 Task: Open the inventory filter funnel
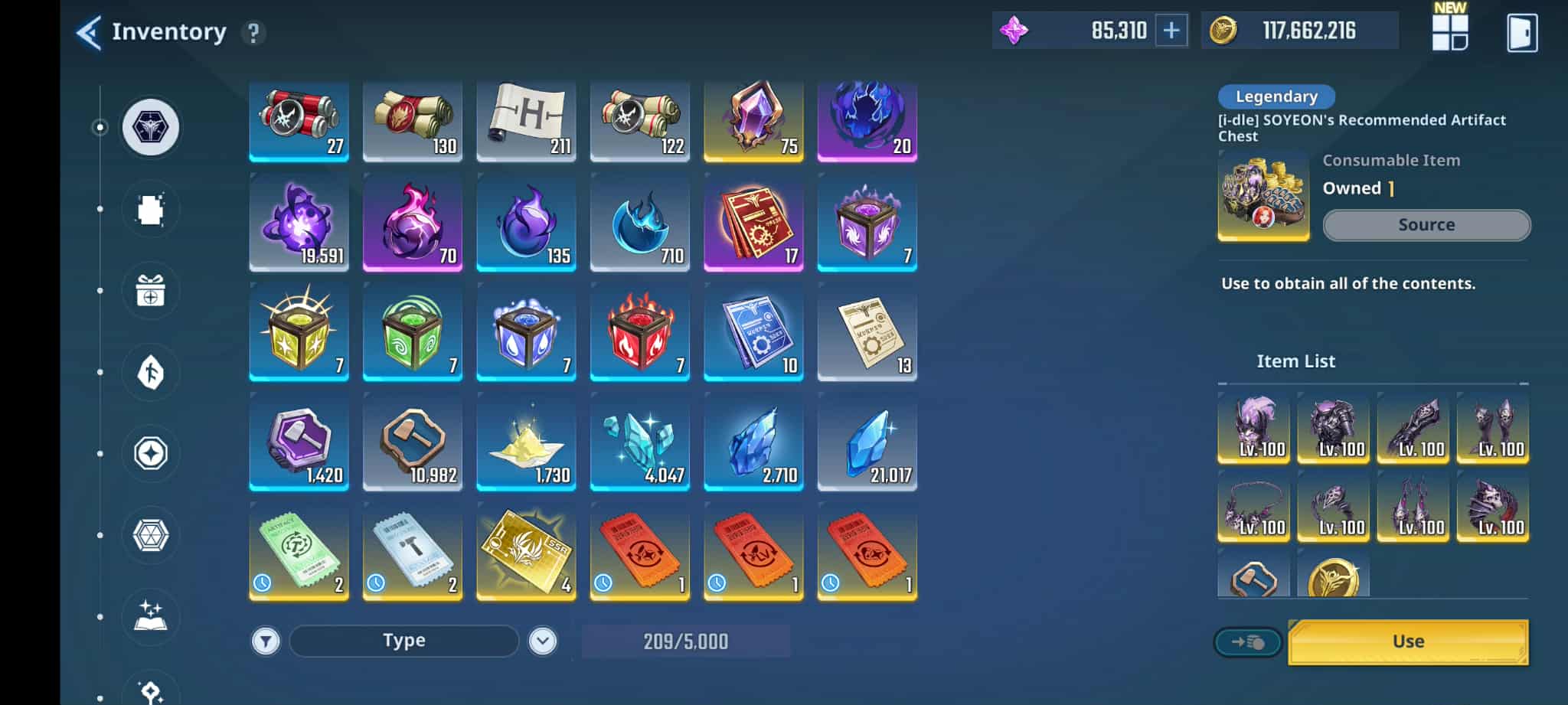[x=266, y=641]
